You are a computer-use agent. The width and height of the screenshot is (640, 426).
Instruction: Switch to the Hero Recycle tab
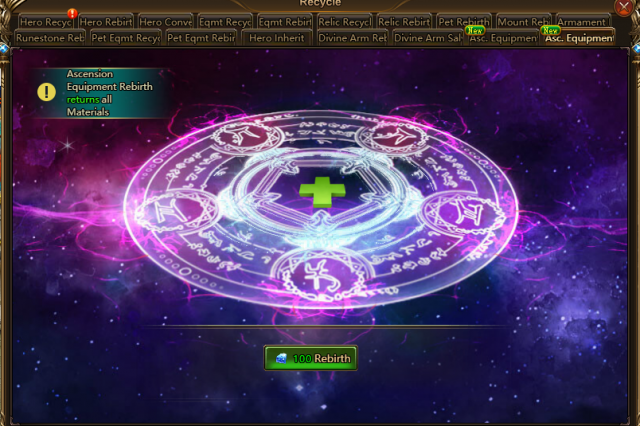click(46, 22)
